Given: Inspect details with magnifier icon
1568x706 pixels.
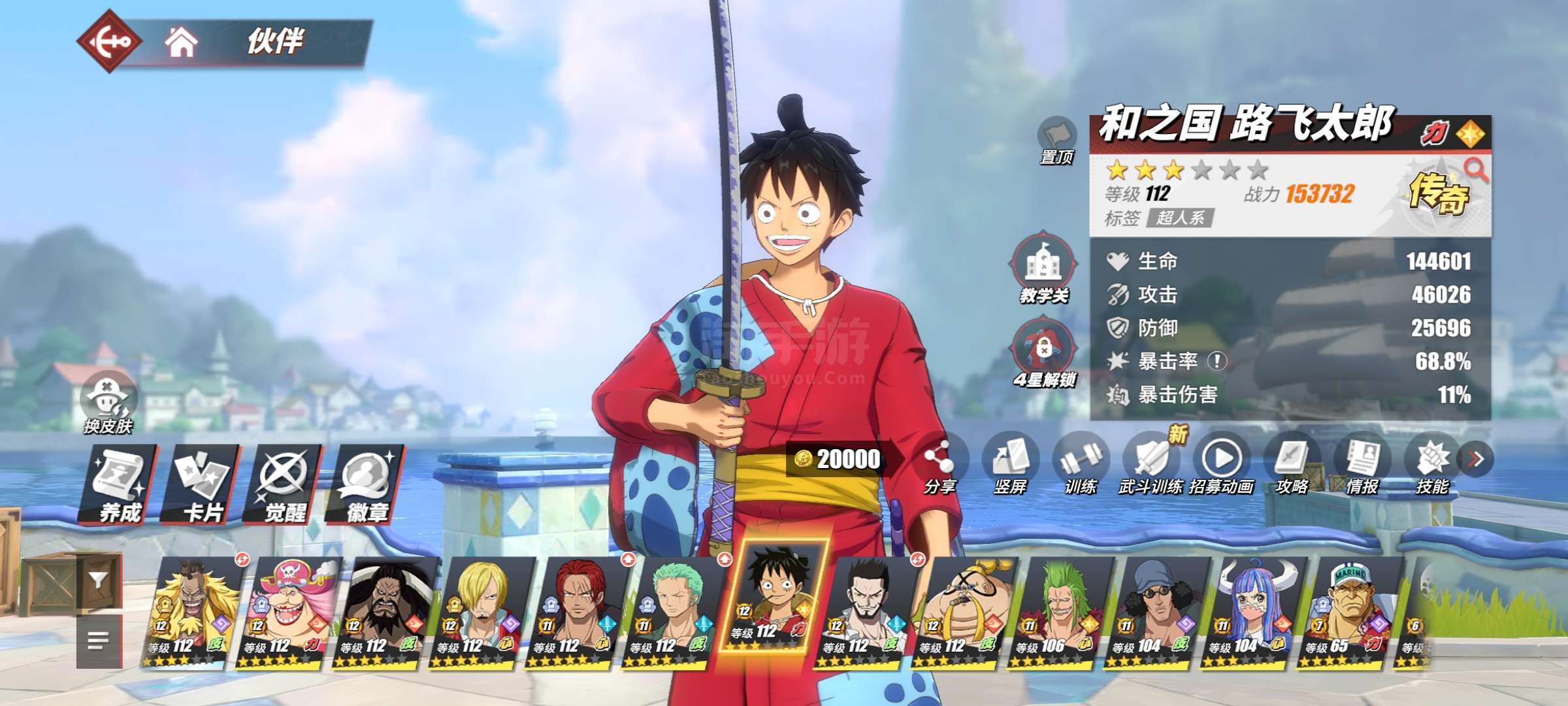Looking at the screenshot, I should click(x=1475, y=170).
